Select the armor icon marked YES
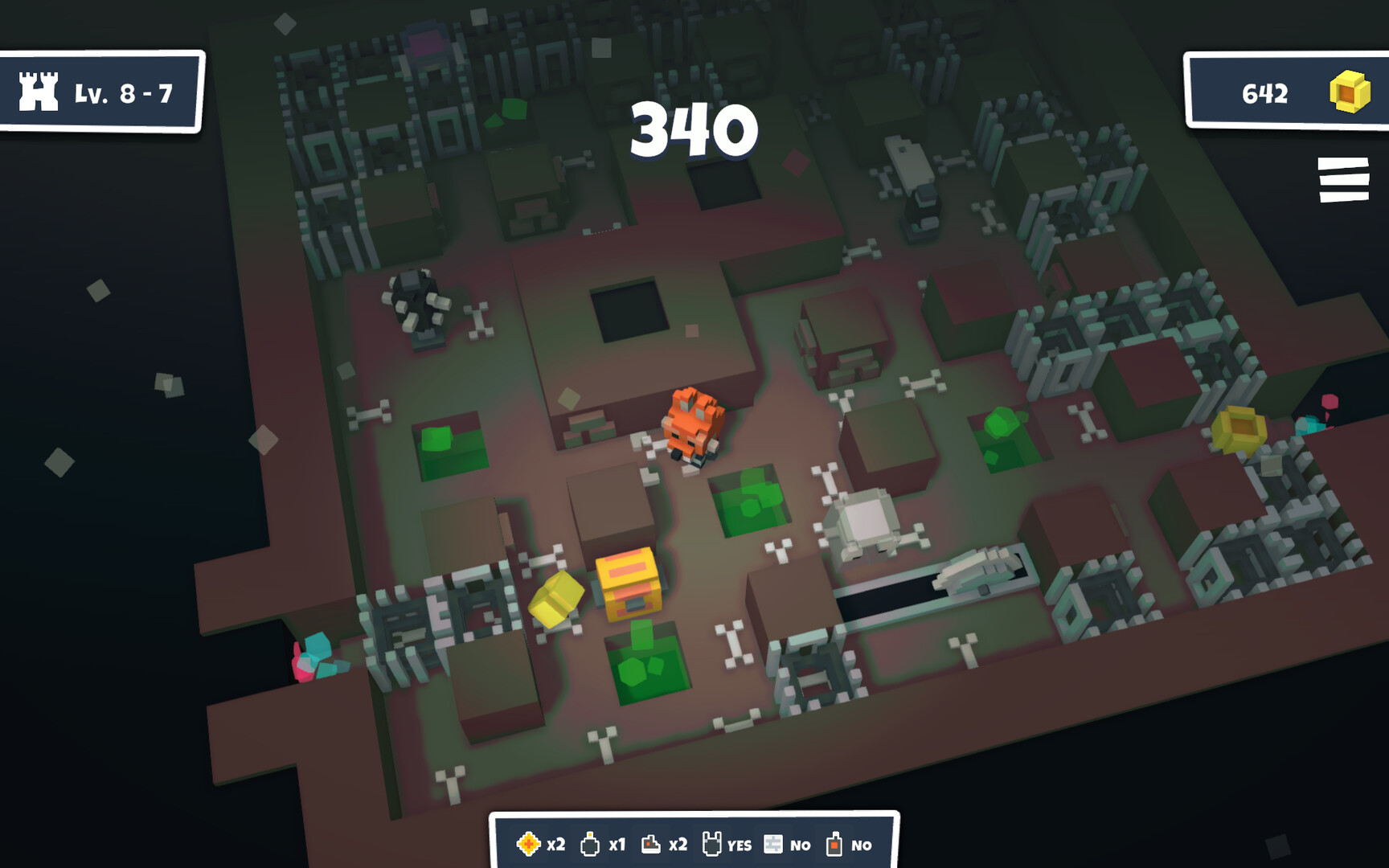 click(711, 845)
